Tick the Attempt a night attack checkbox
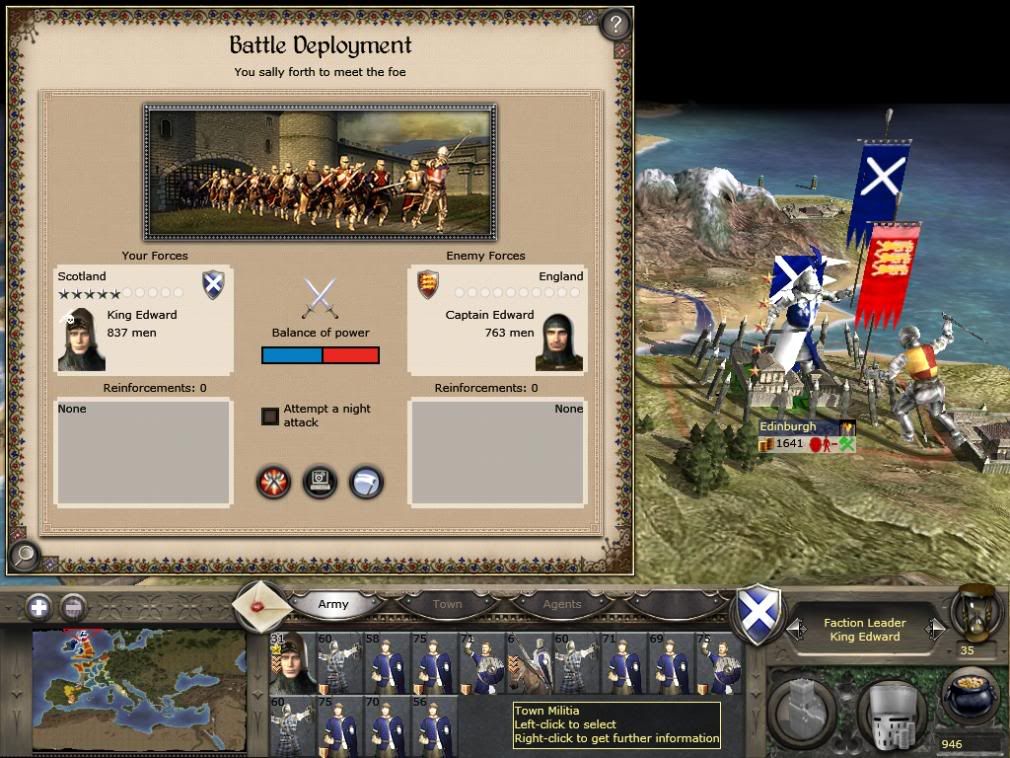The image size is (1010, 758). [270, 416]
